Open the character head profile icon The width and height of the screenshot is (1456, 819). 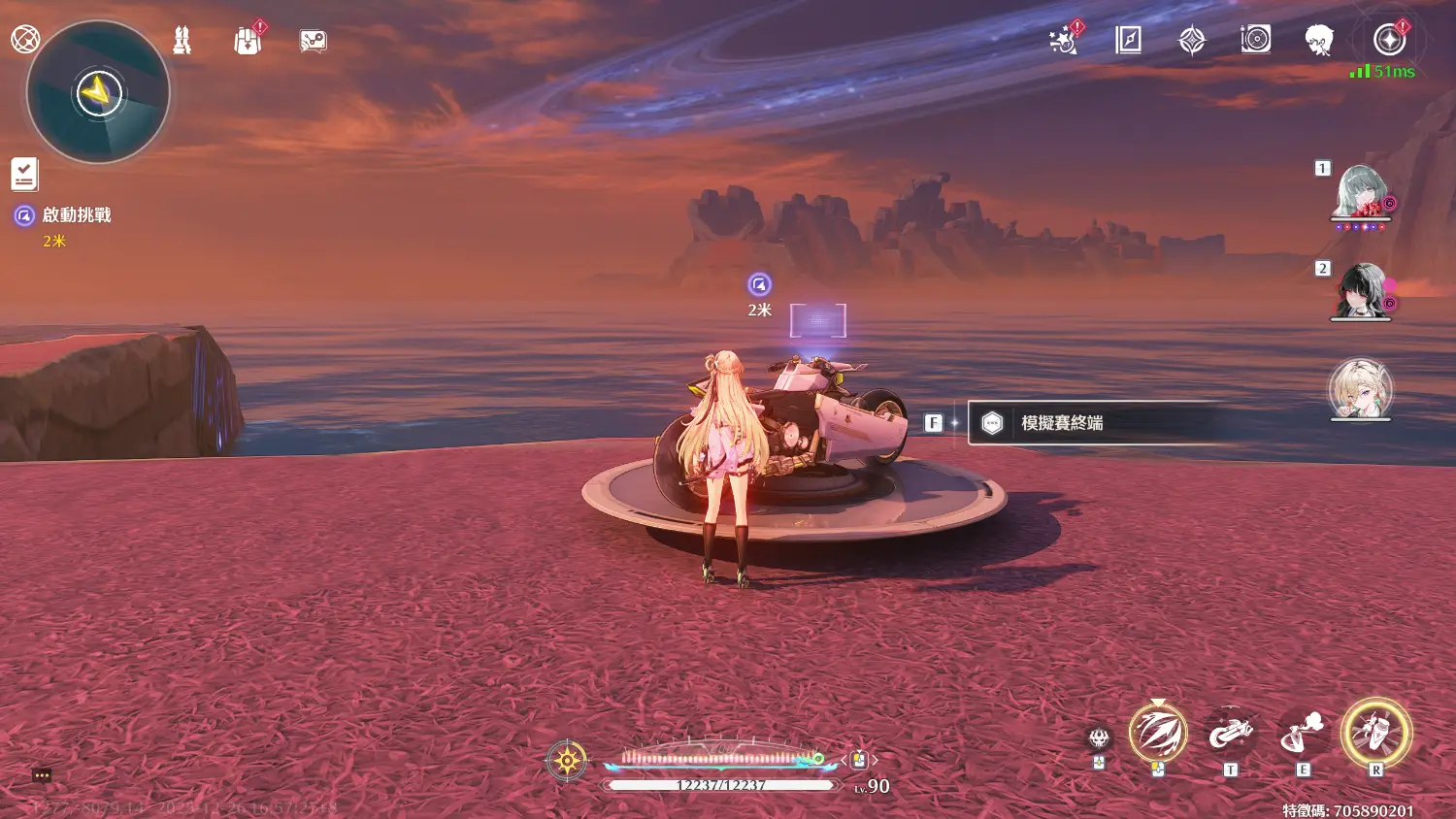point(1318,40)
